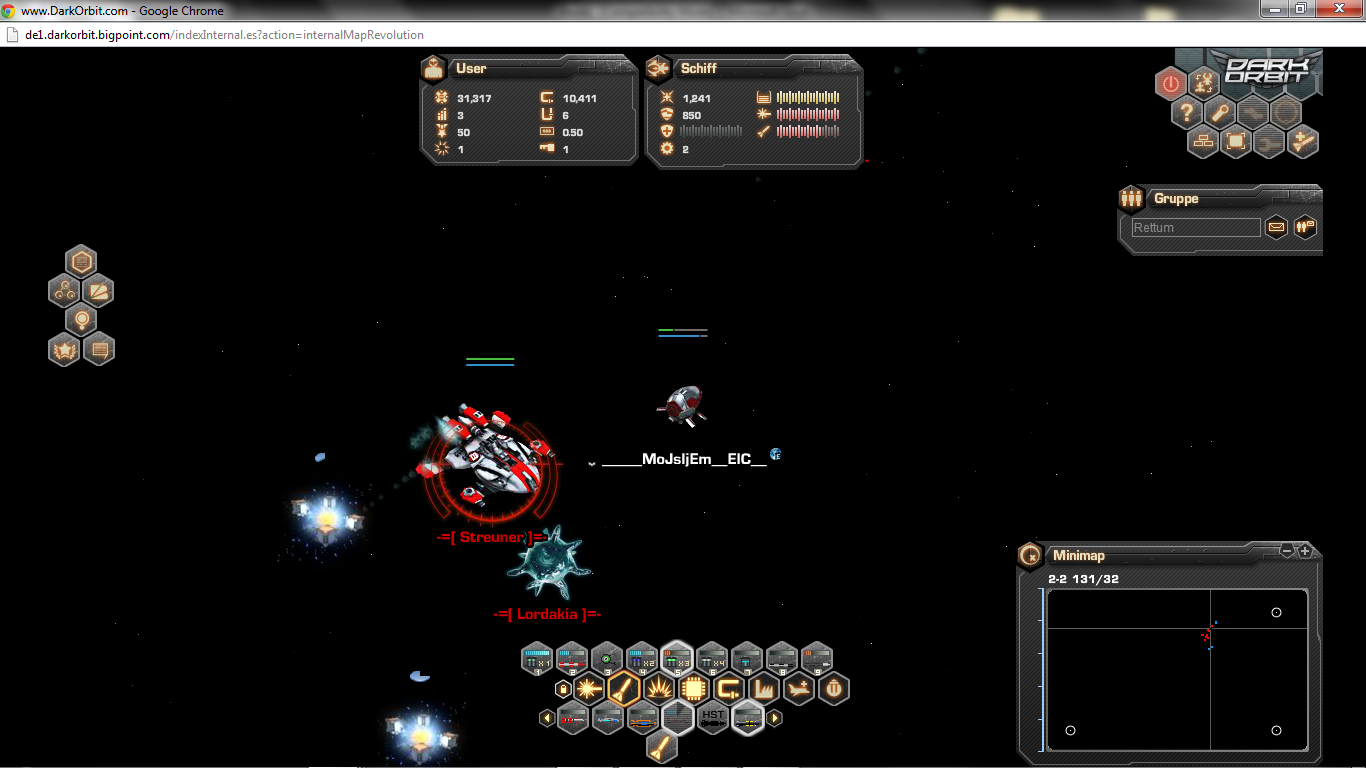Click the Gruppe player name input field
The height and width of the screenshot is (768, 1366).
(1195, 228)
